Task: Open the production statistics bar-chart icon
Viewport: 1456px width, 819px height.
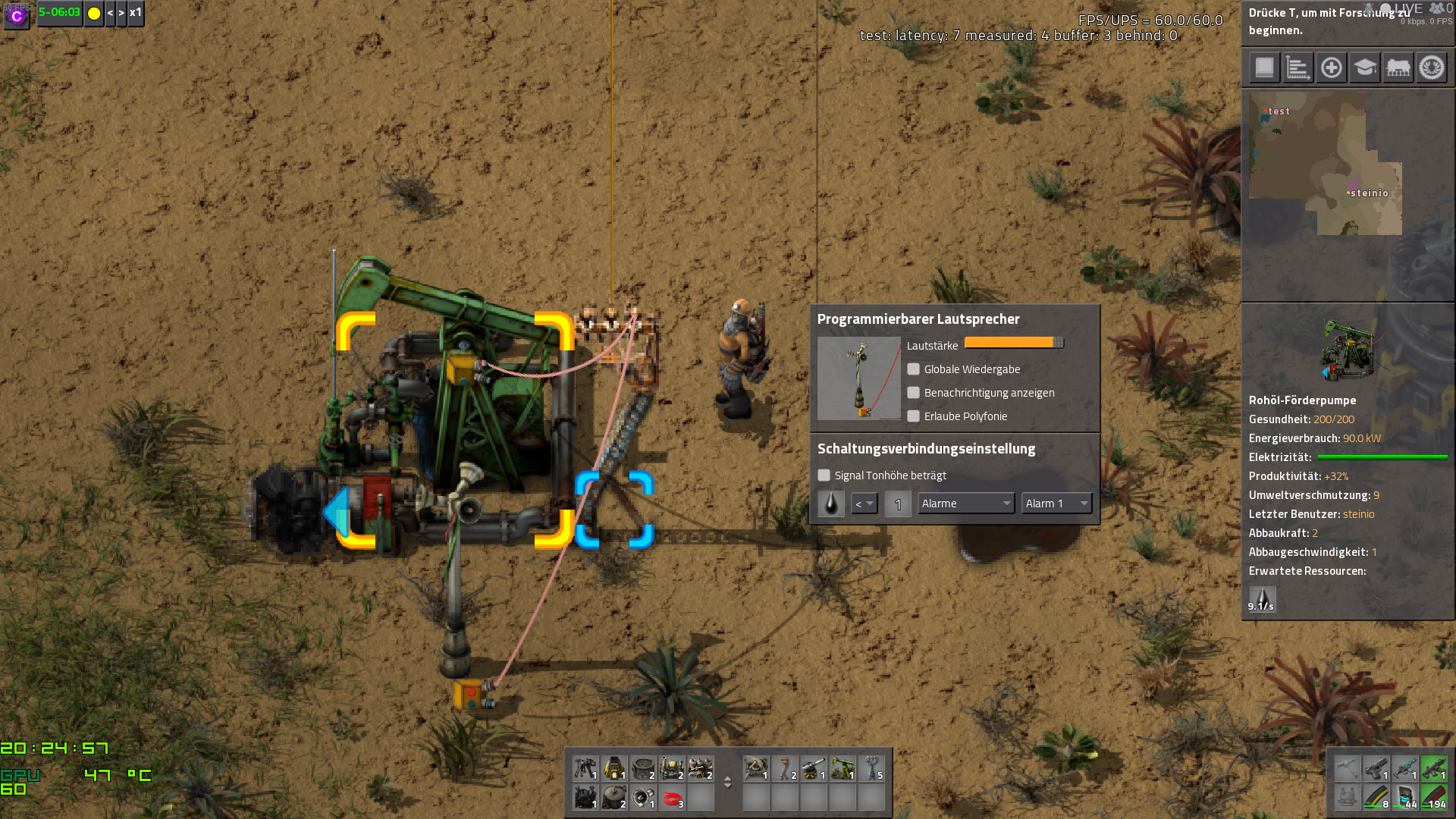Action: pos(1298,67)
